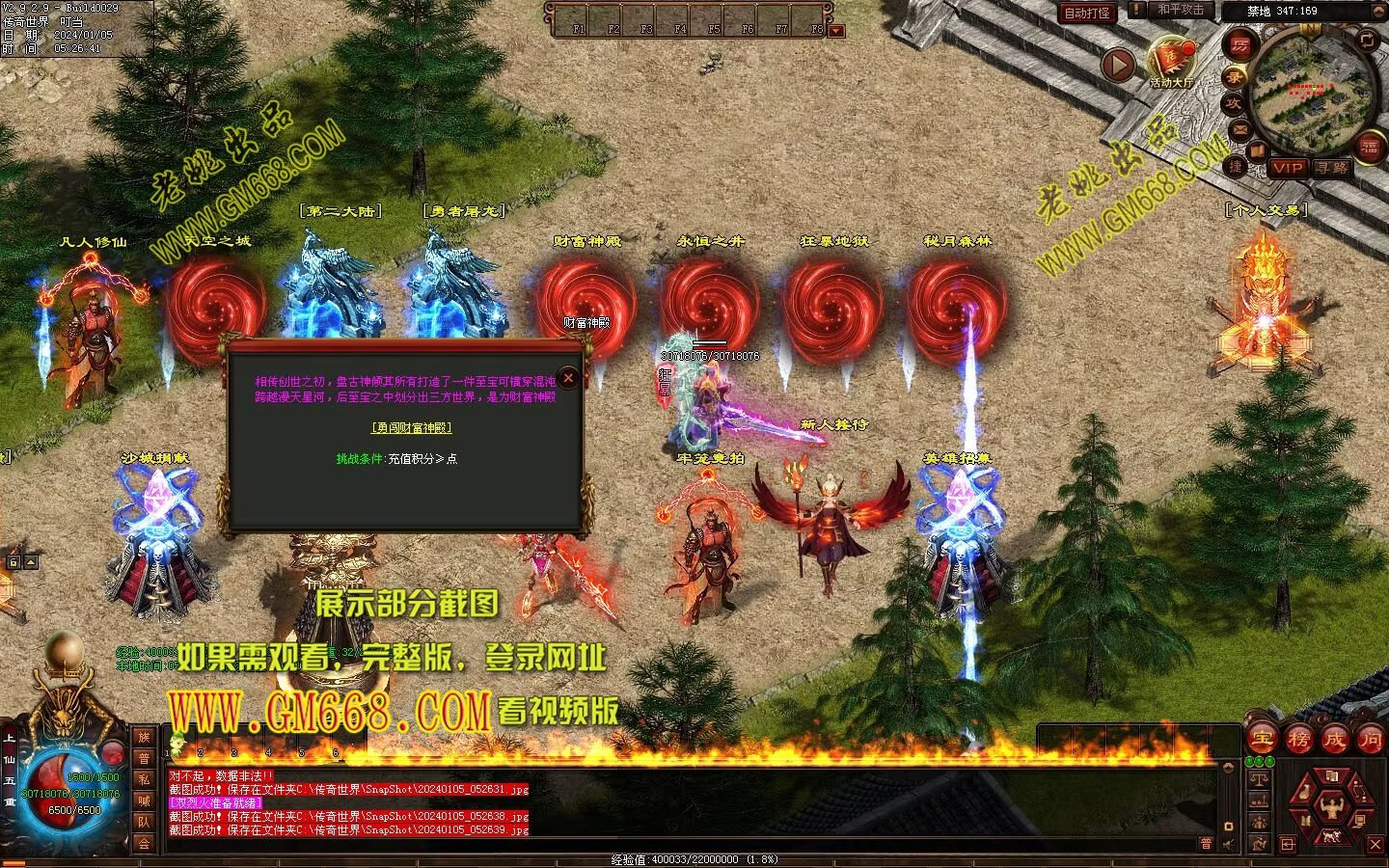The height and width of the screenshot is (868, 1389).
Task: Select the 队 team chat channel
Action: point(144,822)
